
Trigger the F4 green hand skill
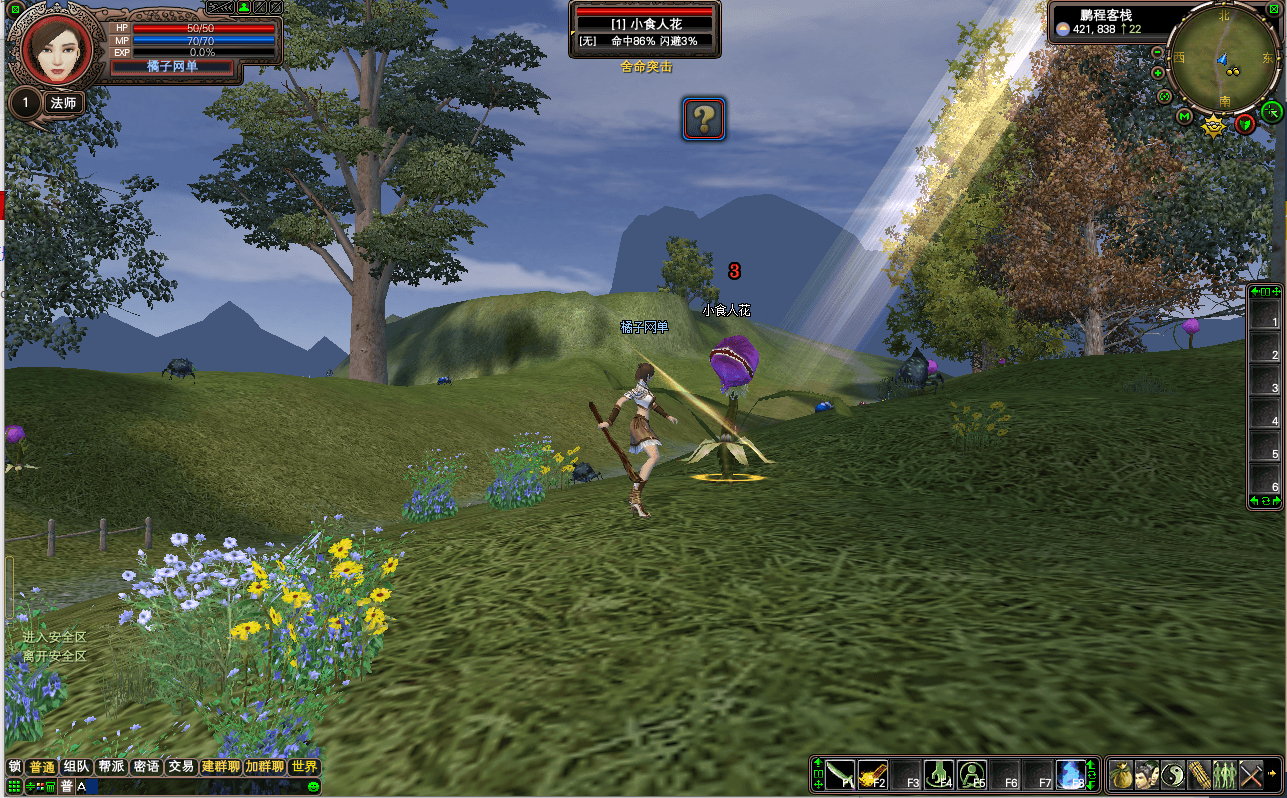(x=938, y=774)
